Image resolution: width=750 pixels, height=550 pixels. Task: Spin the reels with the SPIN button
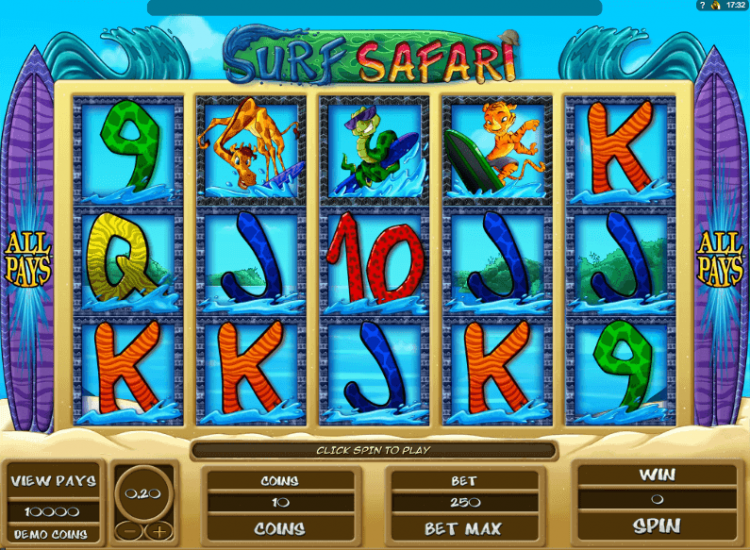coord(655,526)
